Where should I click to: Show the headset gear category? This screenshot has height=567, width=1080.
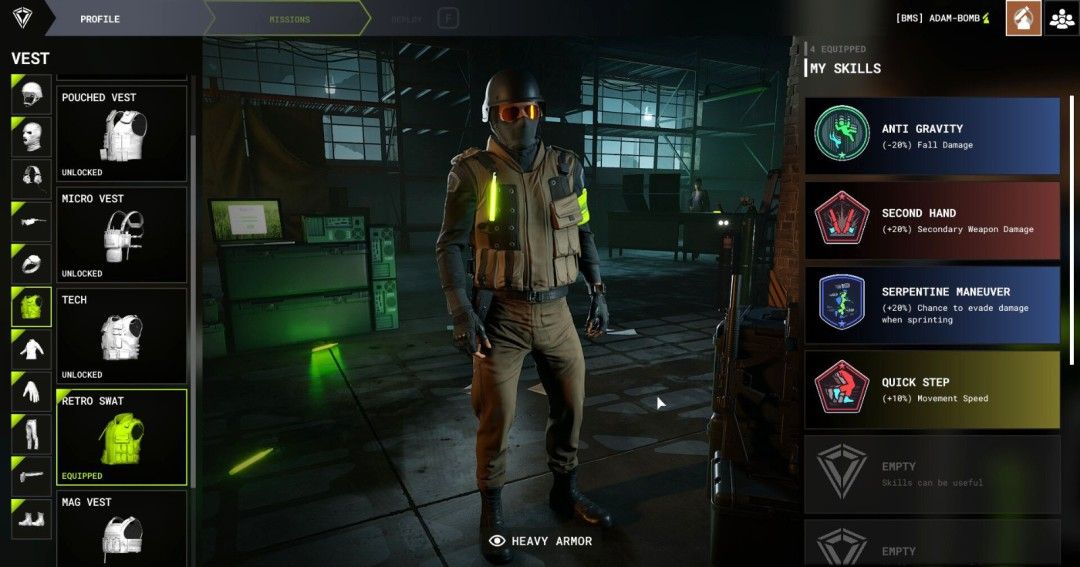click(x=31, y=178)
